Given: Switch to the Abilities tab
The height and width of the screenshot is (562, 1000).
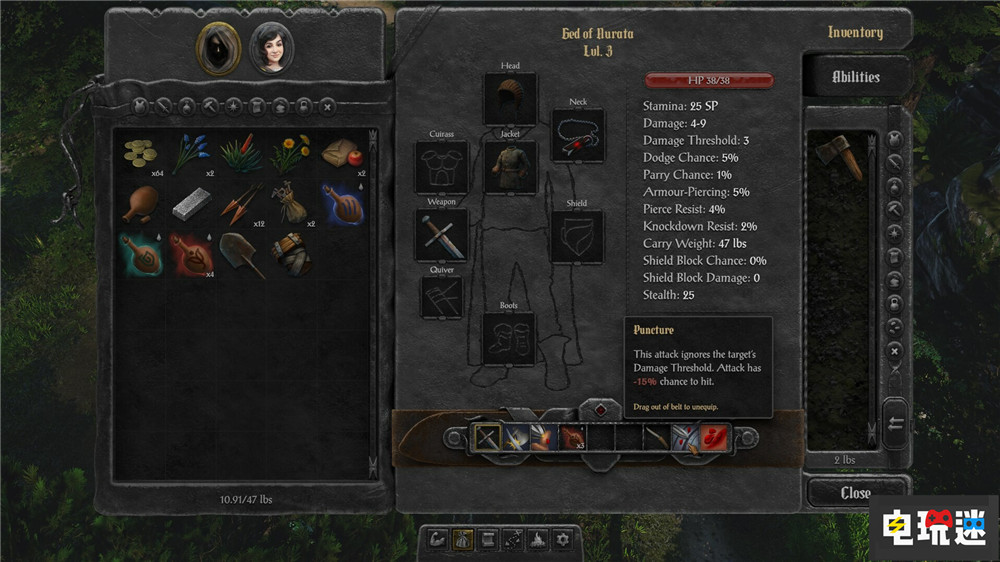Looking at the screenshot, I should pyautogui.click(x=856, y=77).
